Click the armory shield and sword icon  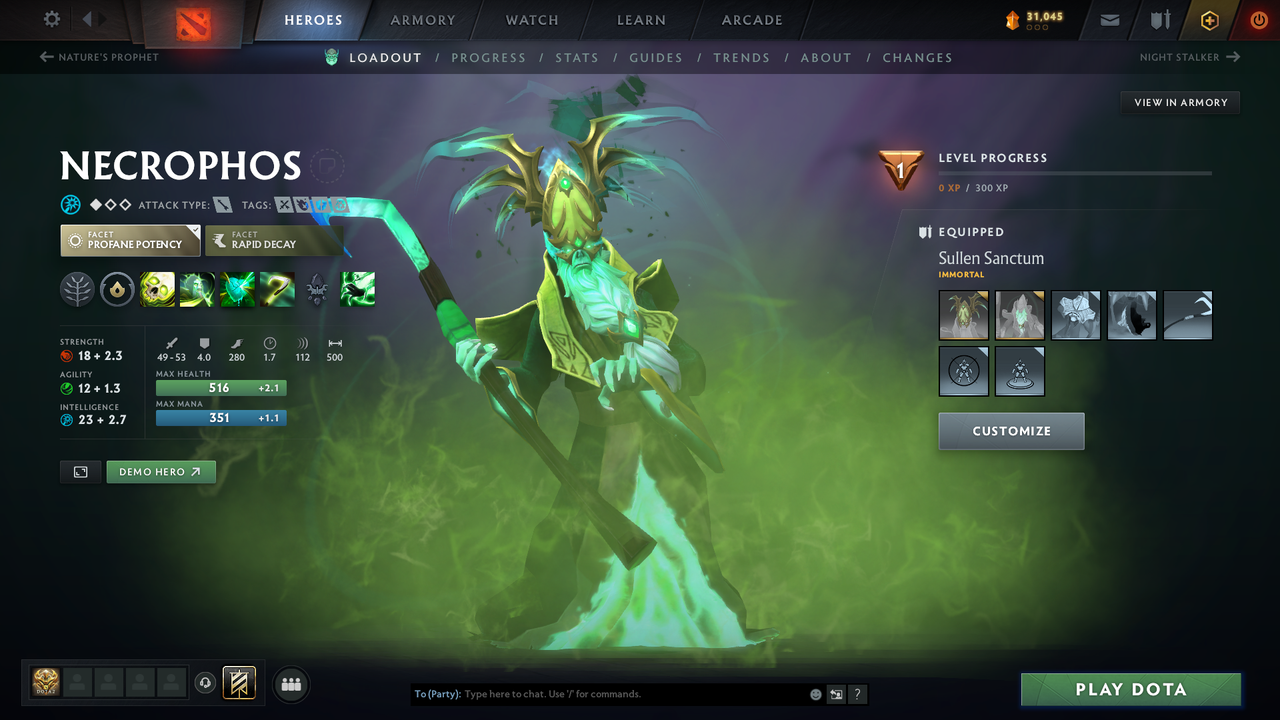1160,19
